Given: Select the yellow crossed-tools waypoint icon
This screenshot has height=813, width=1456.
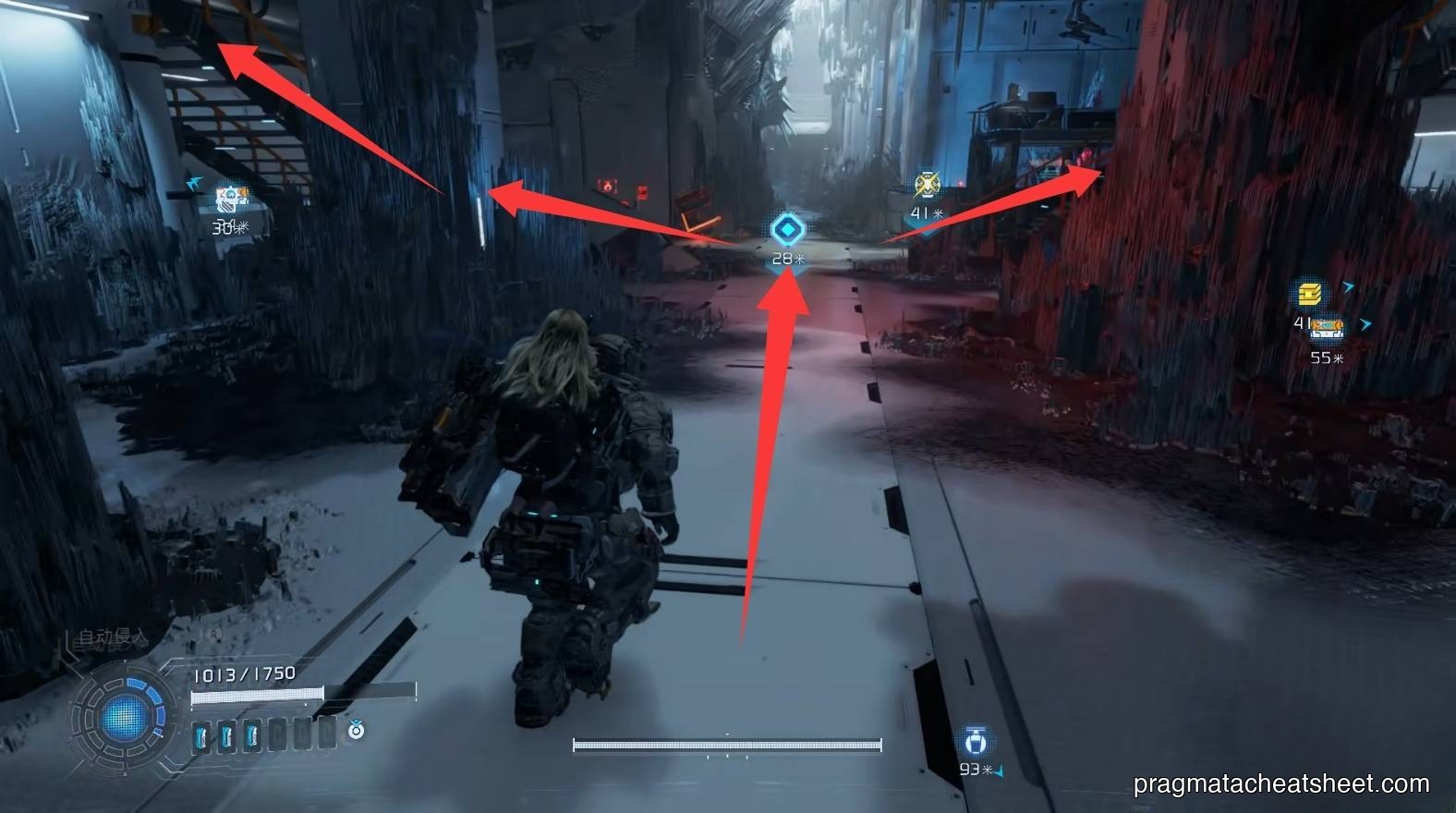Looking at the screenshot, I should [926, 185].
